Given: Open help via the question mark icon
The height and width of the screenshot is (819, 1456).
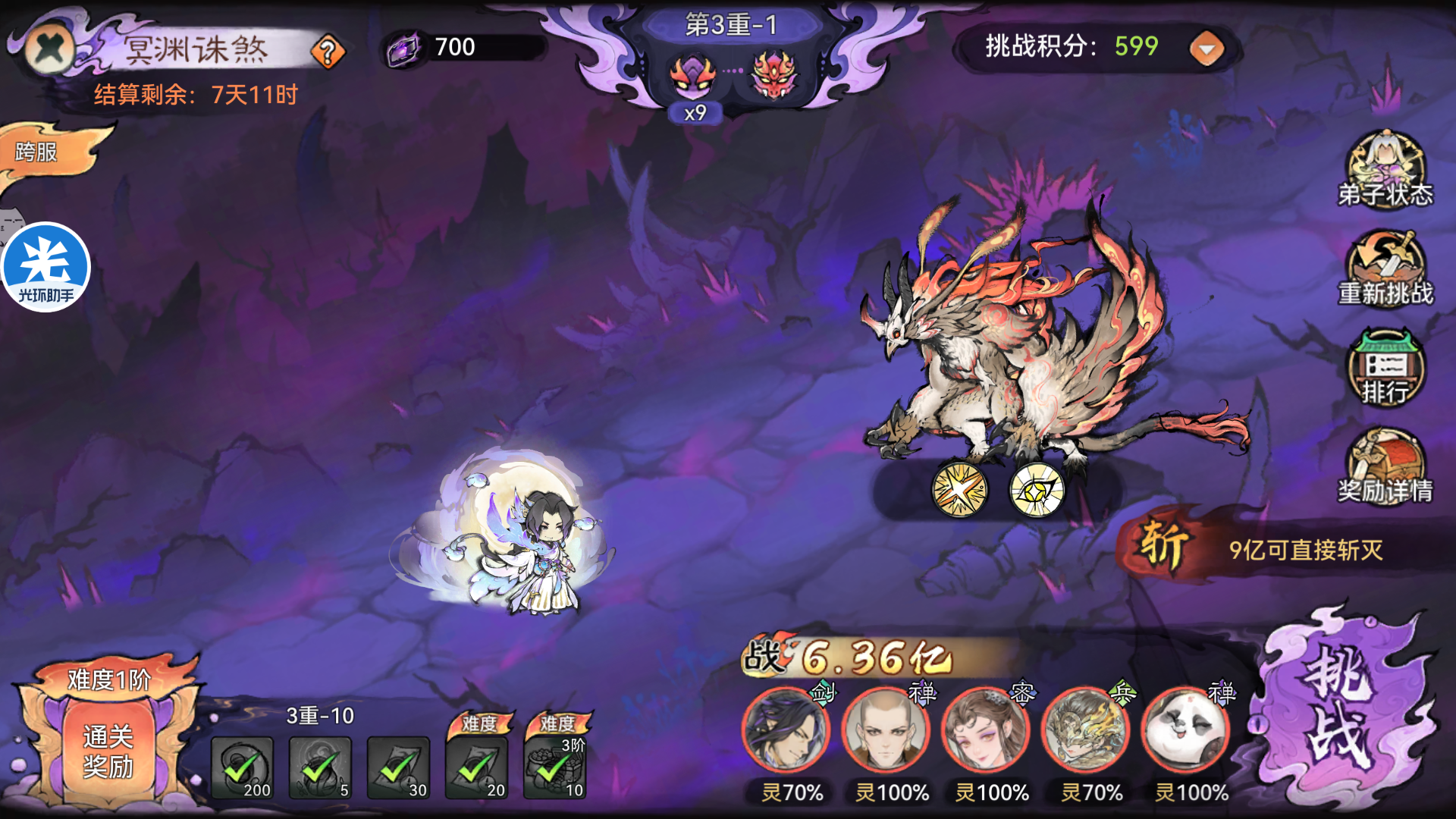Looking at the screenshot, I should [x=326, y=51].
